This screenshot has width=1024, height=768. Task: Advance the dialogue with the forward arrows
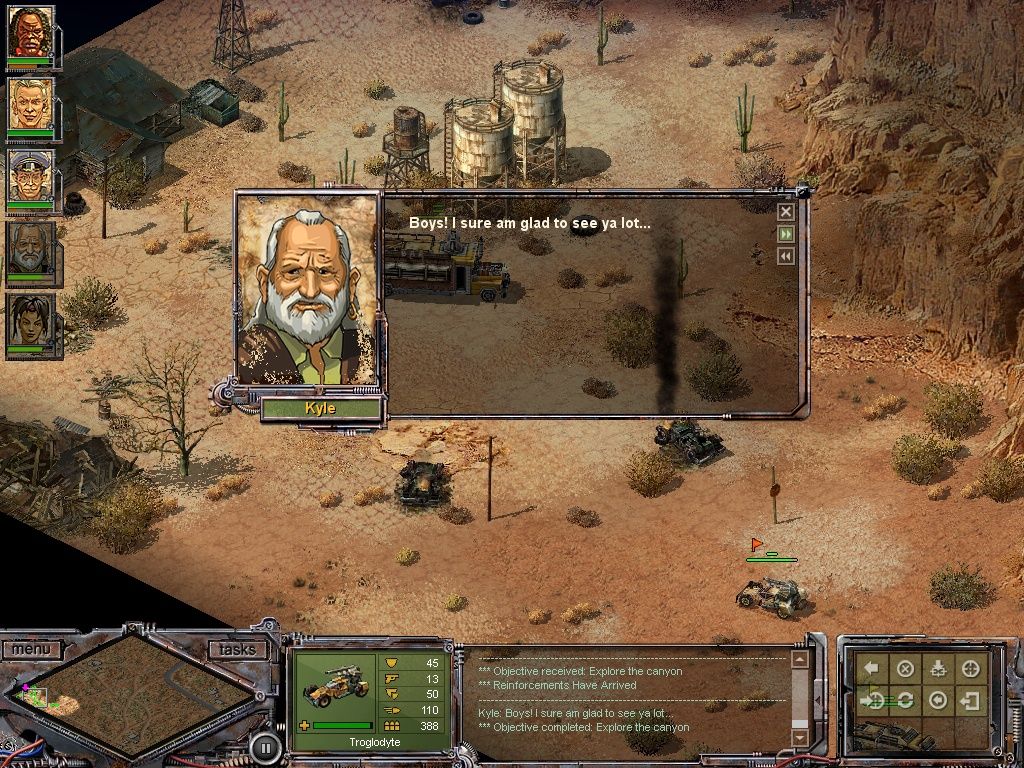pos(786,234)
